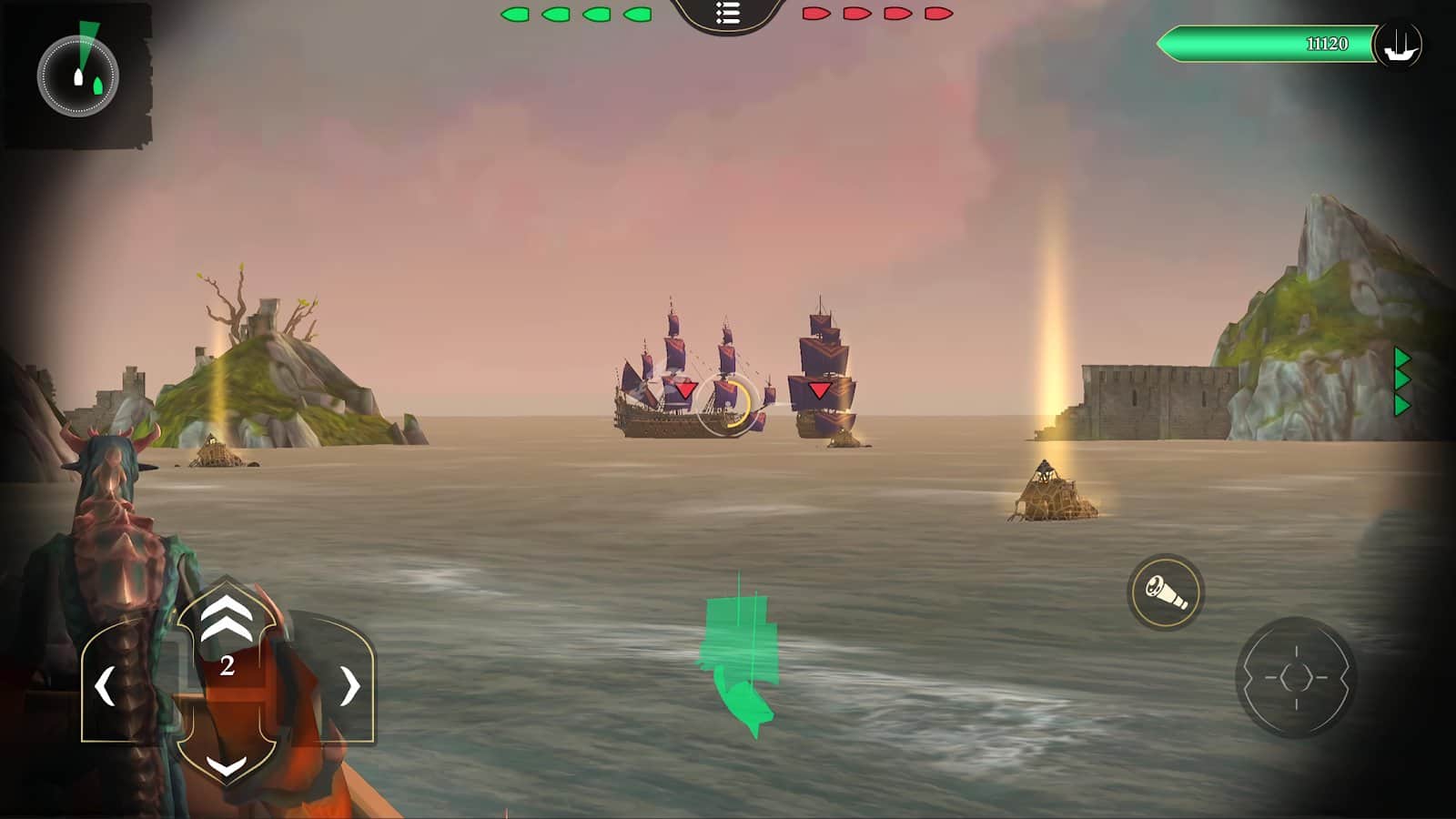Click the compass minimap
The image size is (1456, 819).
[77, 76]
